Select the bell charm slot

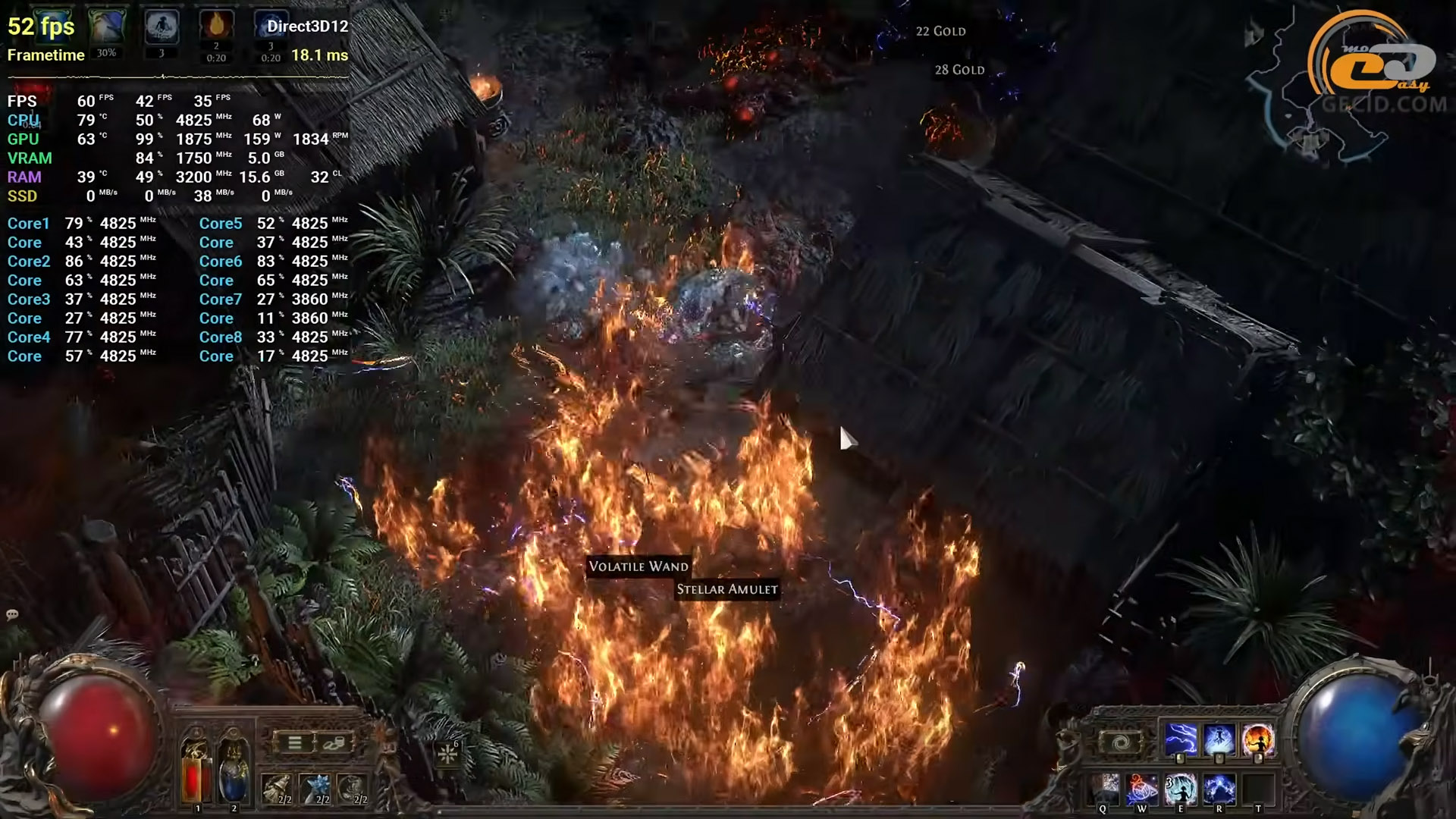[x=277, y=789]
